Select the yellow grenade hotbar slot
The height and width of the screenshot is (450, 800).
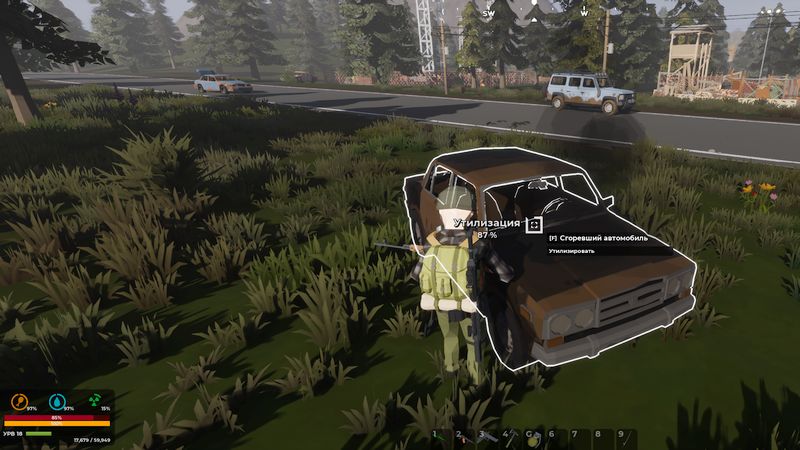click(533, 437)
